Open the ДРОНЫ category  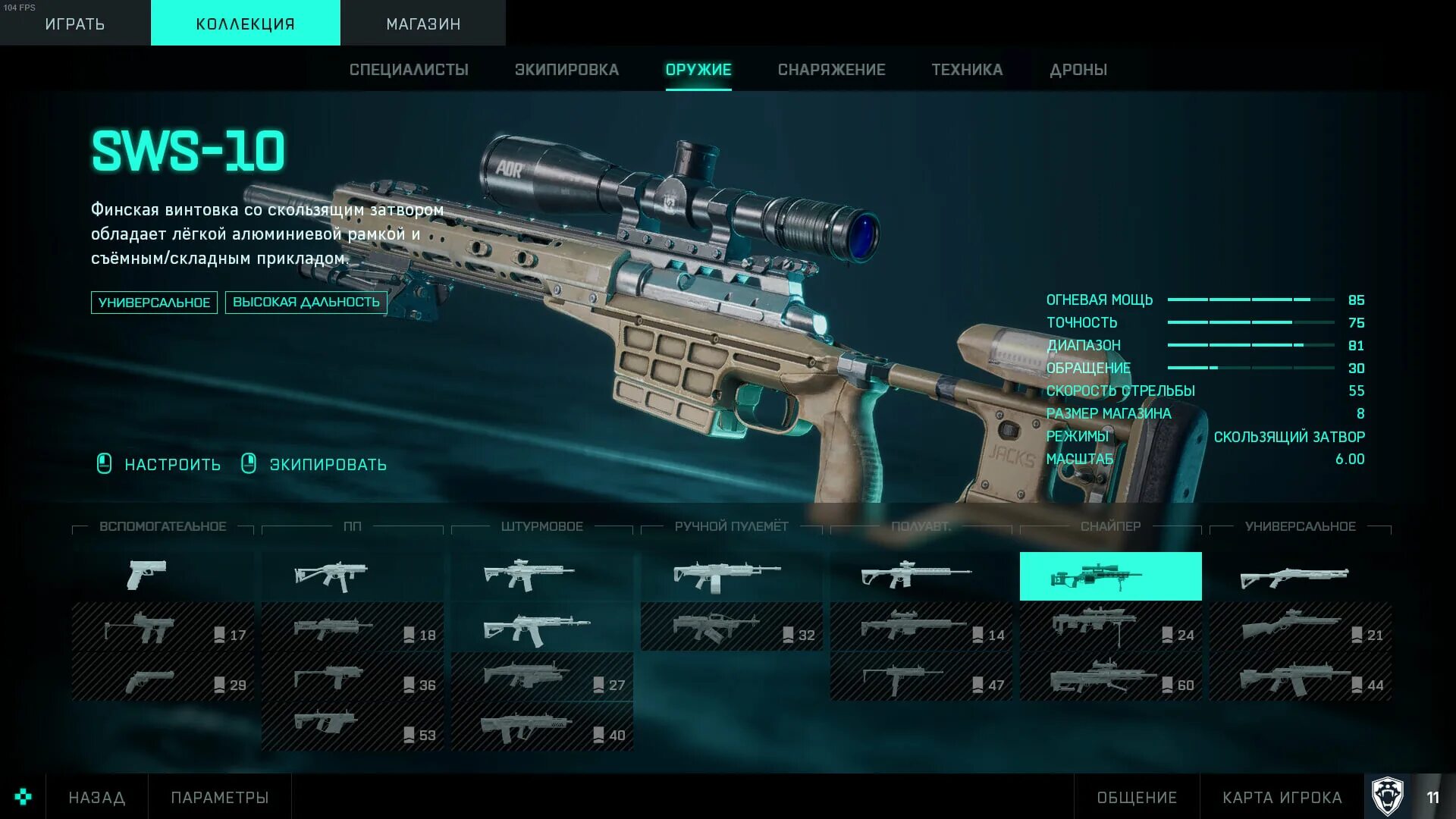[x=1078, y=70]
